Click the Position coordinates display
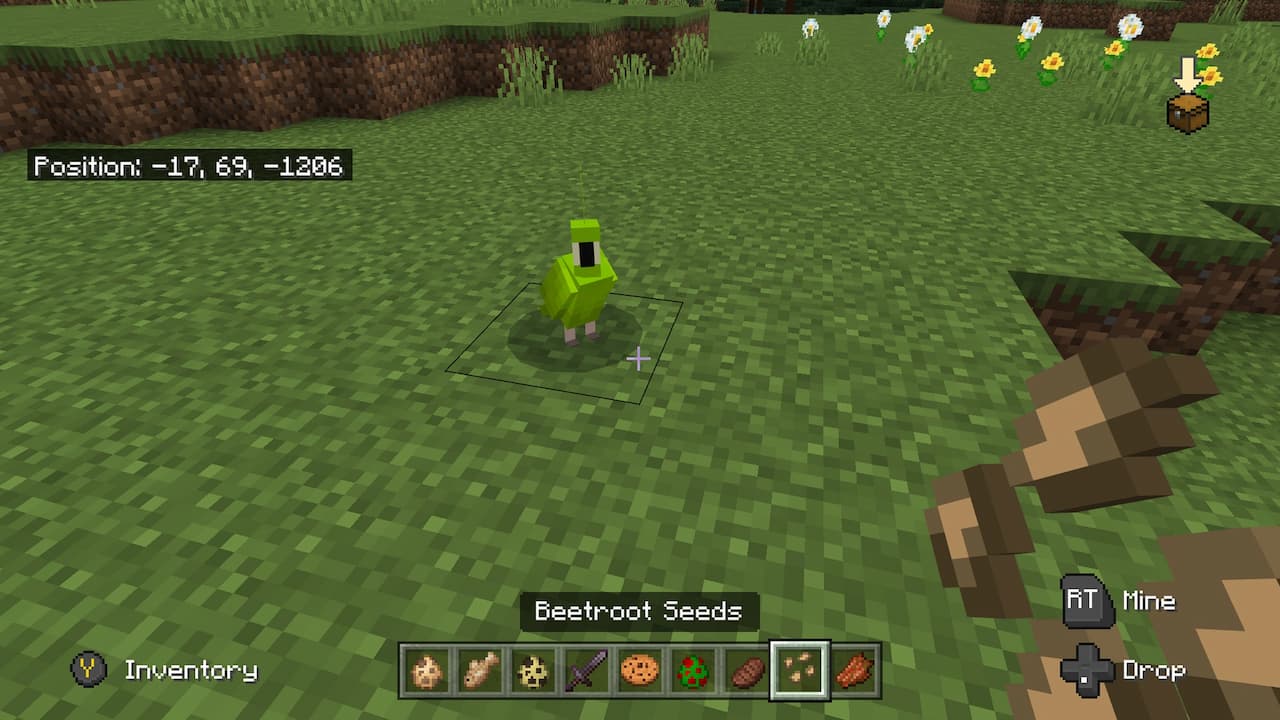 click(x=188, y=167)
